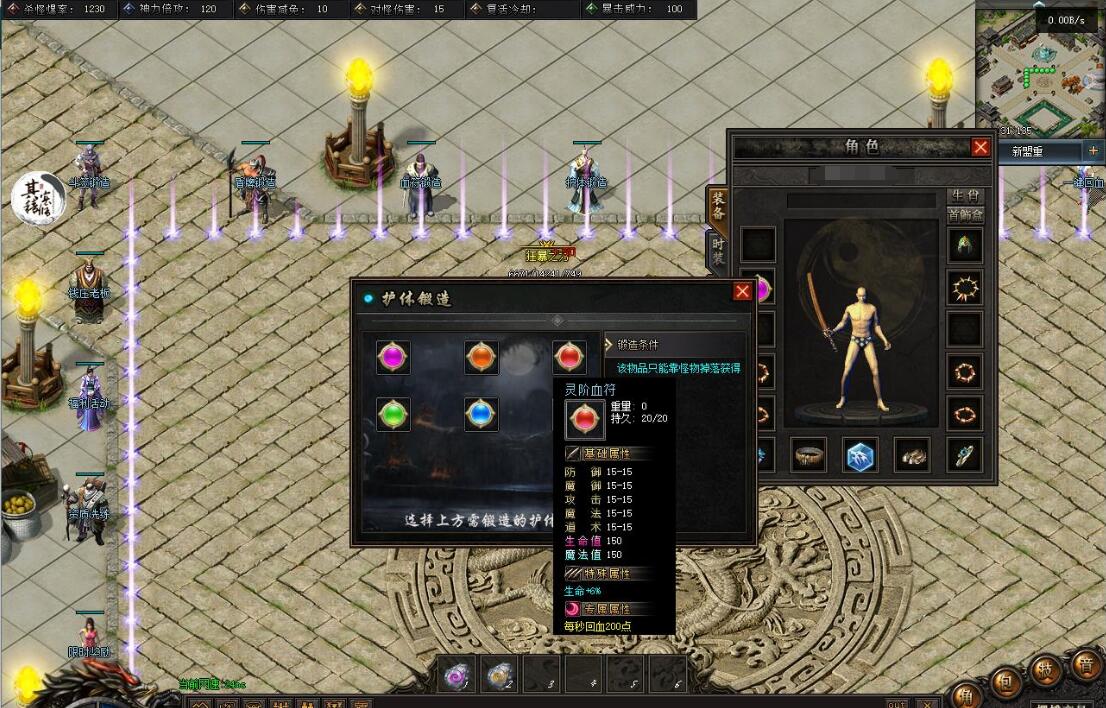1106x708 pixels.
Task: Open the 技 skills round button
Action: pos(1046,670)
